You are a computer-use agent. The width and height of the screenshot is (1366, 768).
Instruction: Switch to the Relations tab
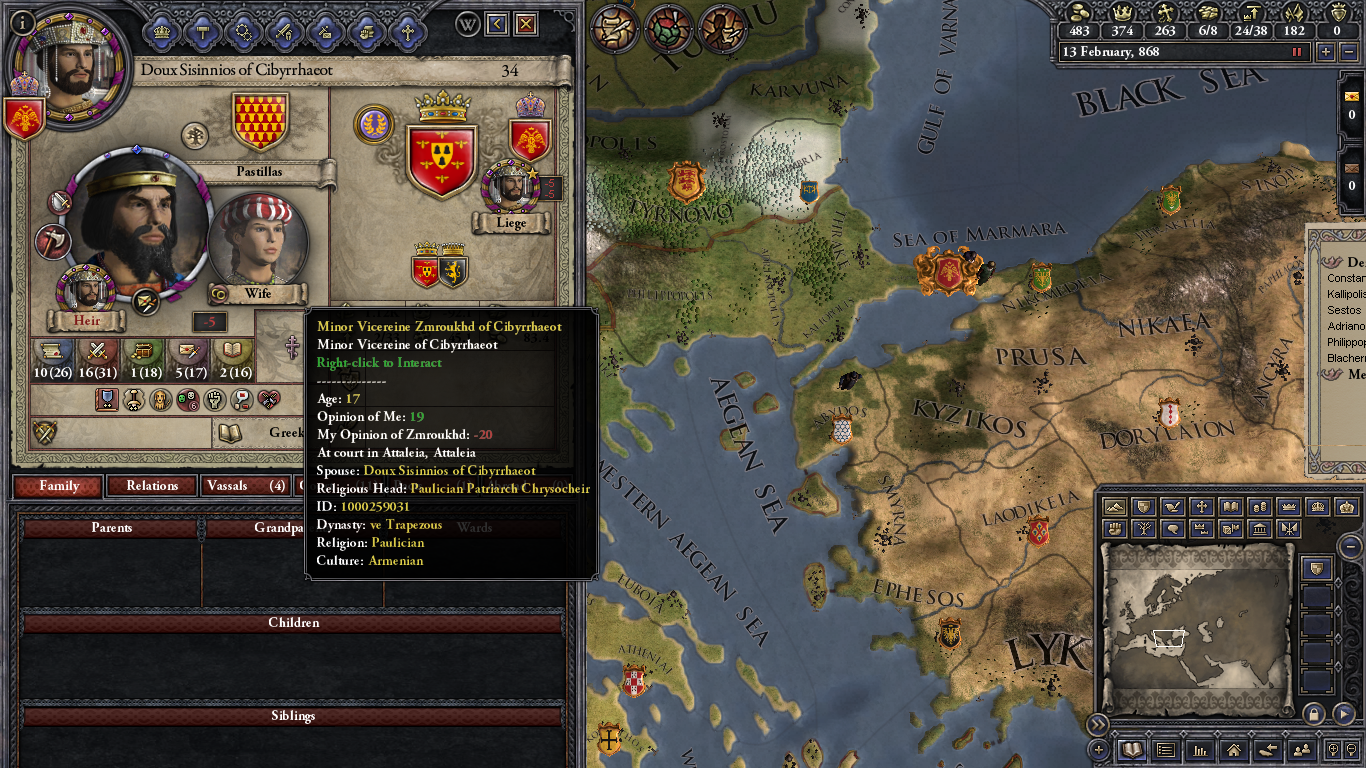pyautogui.click(x=151, y=486)
